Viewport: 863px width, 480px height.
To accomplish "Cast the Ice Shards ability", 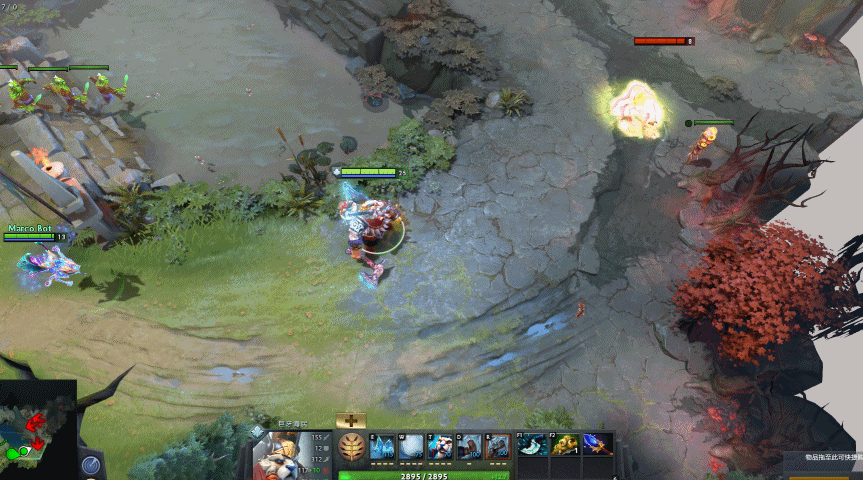I will (x=382, y=447).
